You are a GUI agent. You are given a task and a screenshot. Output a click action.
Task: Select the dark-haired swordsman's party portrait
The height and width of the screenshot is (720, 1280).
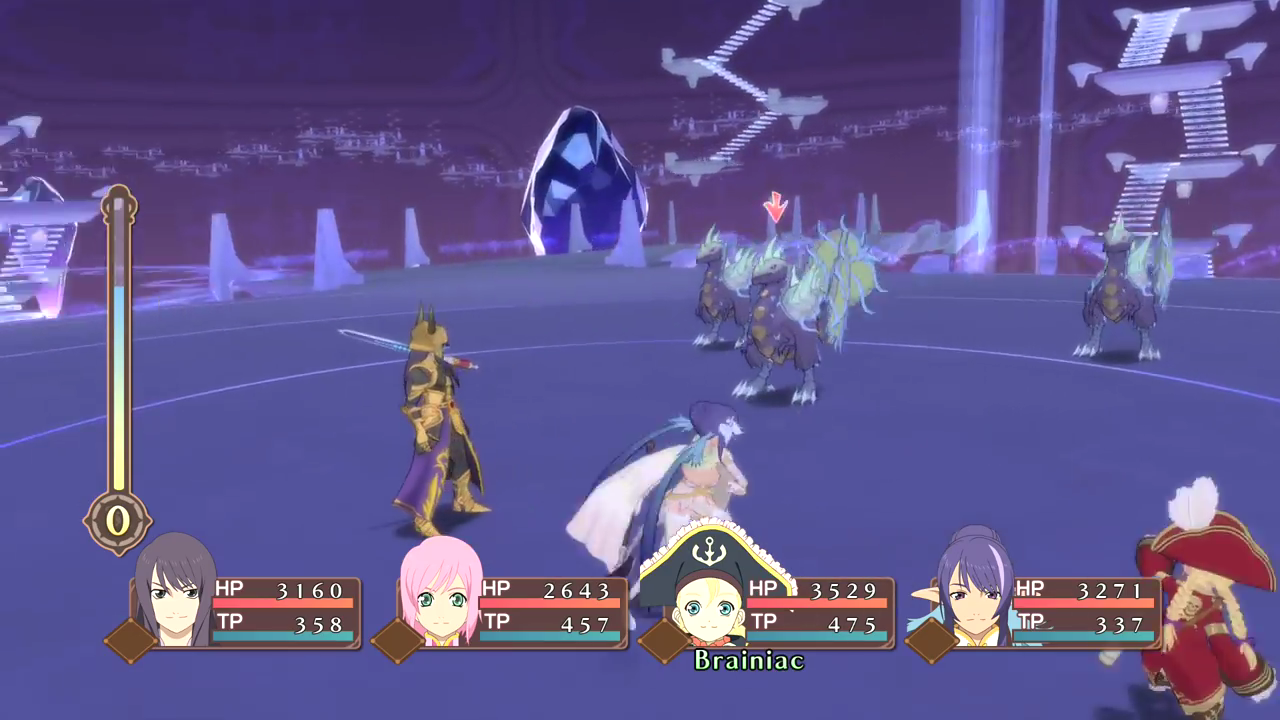pyautogui.click(x=177, y=594)
